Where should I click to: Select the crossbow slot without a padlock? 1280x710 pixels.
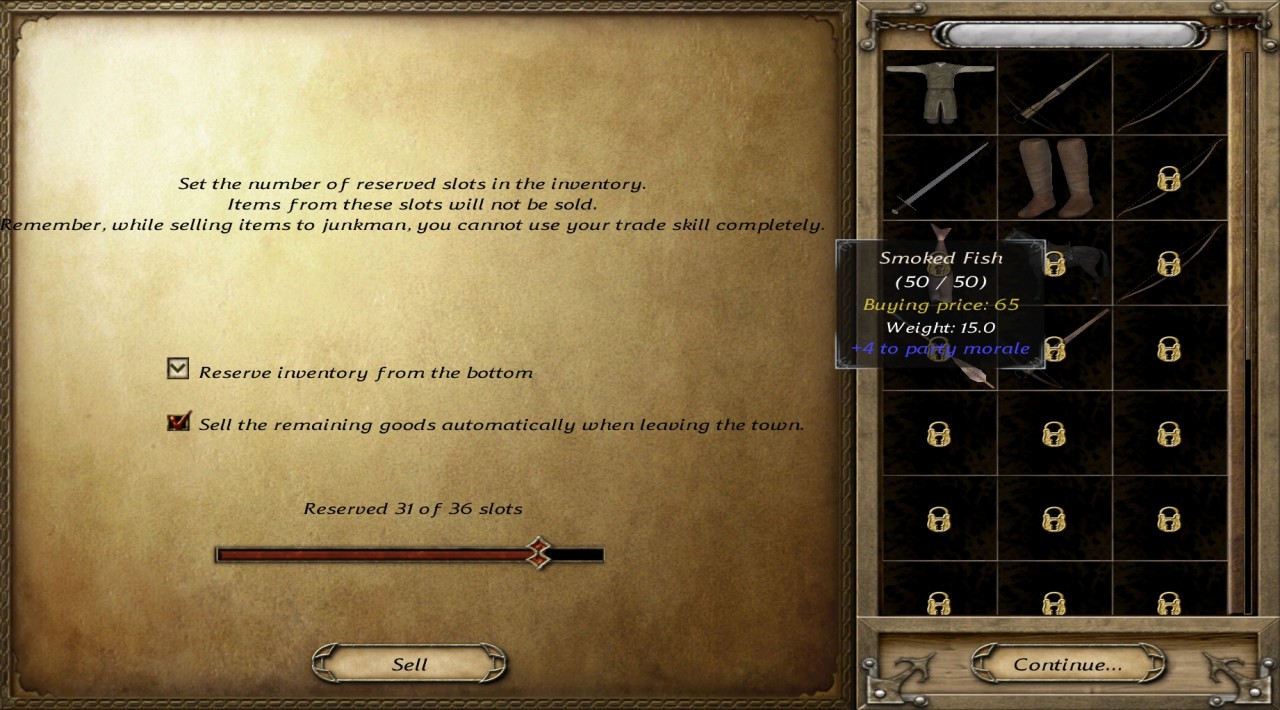[x=1054, y=93]
